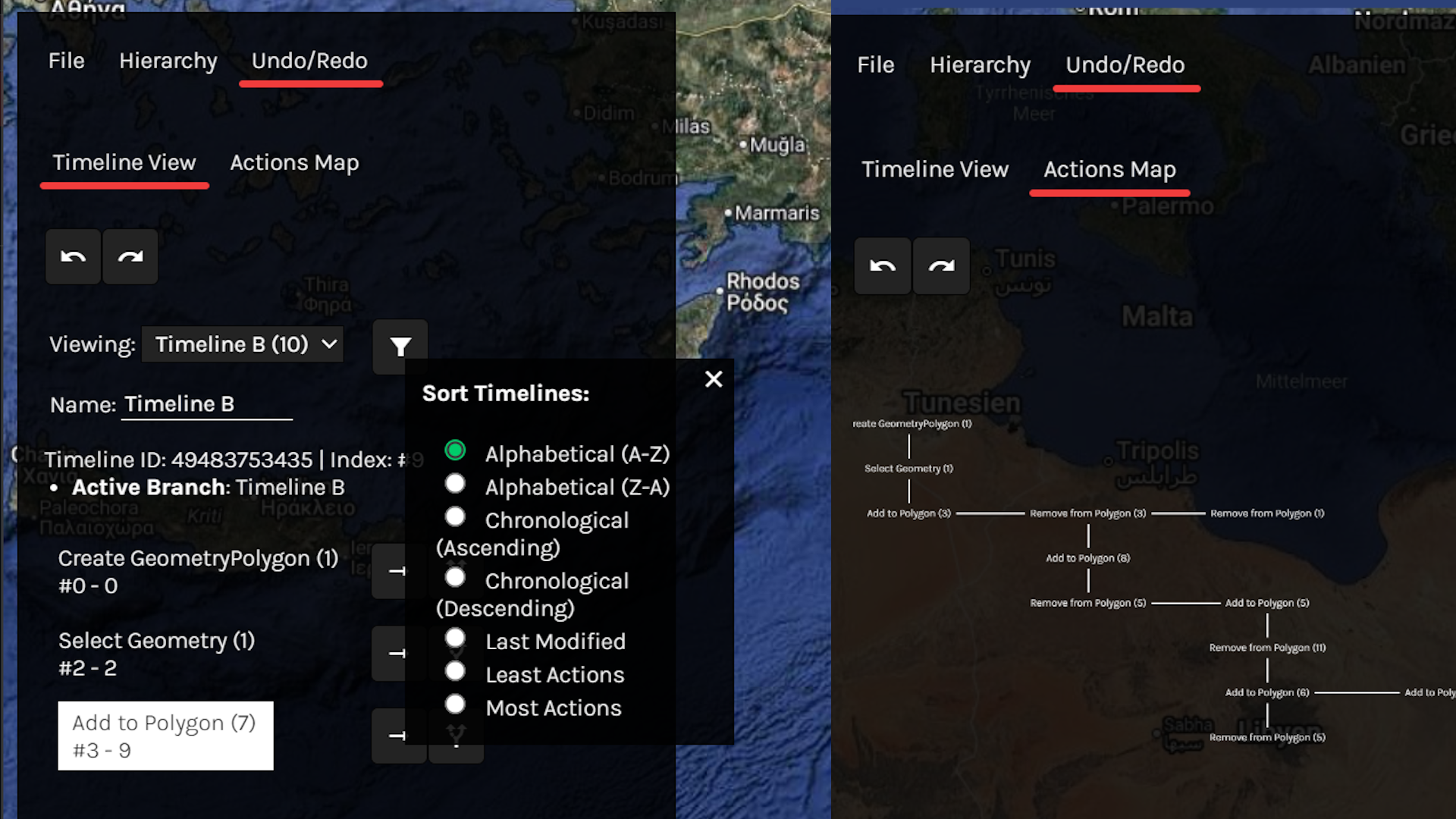Click the Add to Polygon (8) map node
This screenshot has width=1456, height=819.
click(x=1087, y=558)
